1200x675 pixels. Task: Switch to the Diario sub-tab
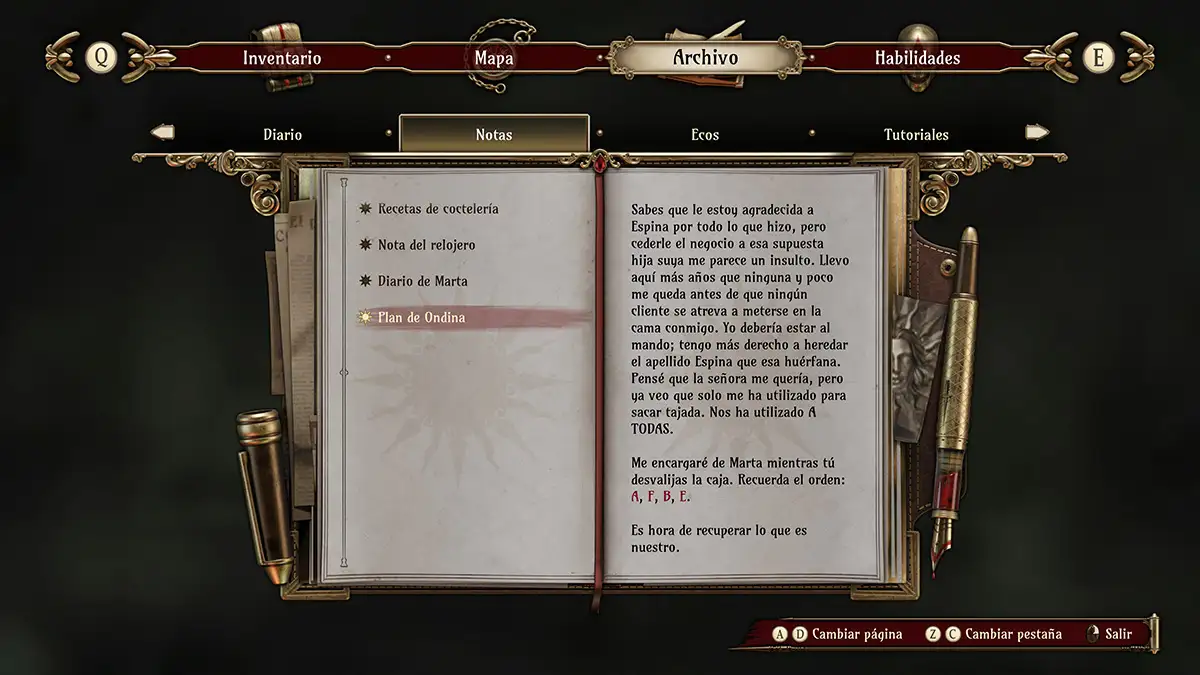[282, 134]
